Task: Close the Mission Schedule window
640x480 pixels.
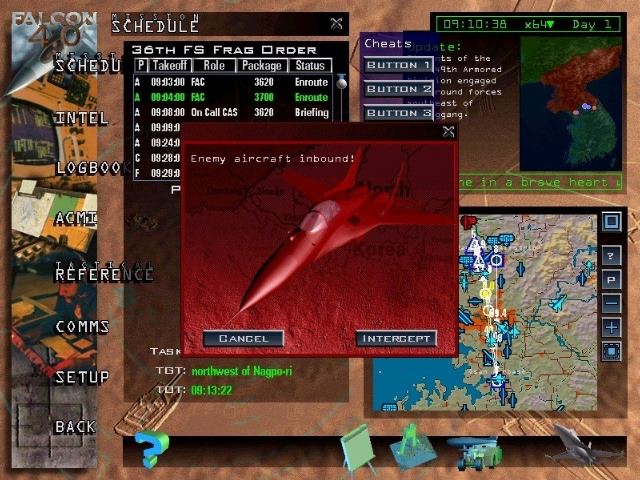Action: [336, 23]
